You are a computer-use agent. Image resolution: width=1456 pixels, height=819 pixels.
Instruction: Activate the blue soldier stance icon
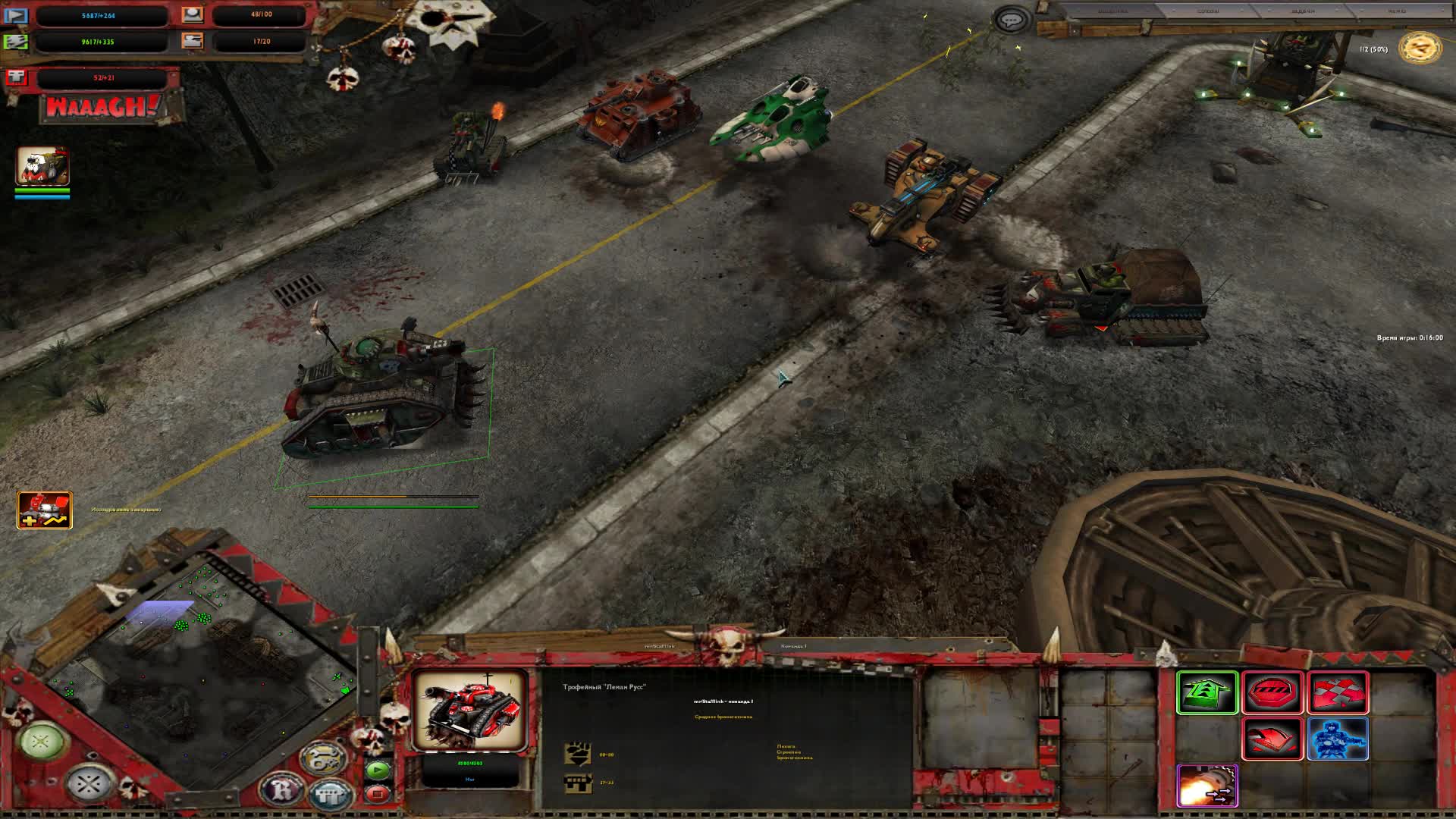coord(1338,739)
